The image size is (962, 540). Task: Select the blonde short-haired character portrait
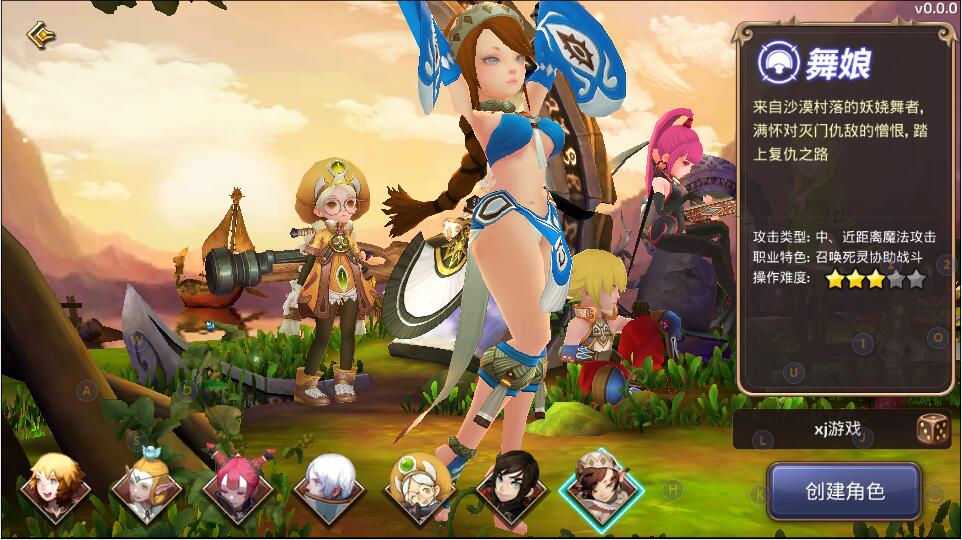[54, 487]
